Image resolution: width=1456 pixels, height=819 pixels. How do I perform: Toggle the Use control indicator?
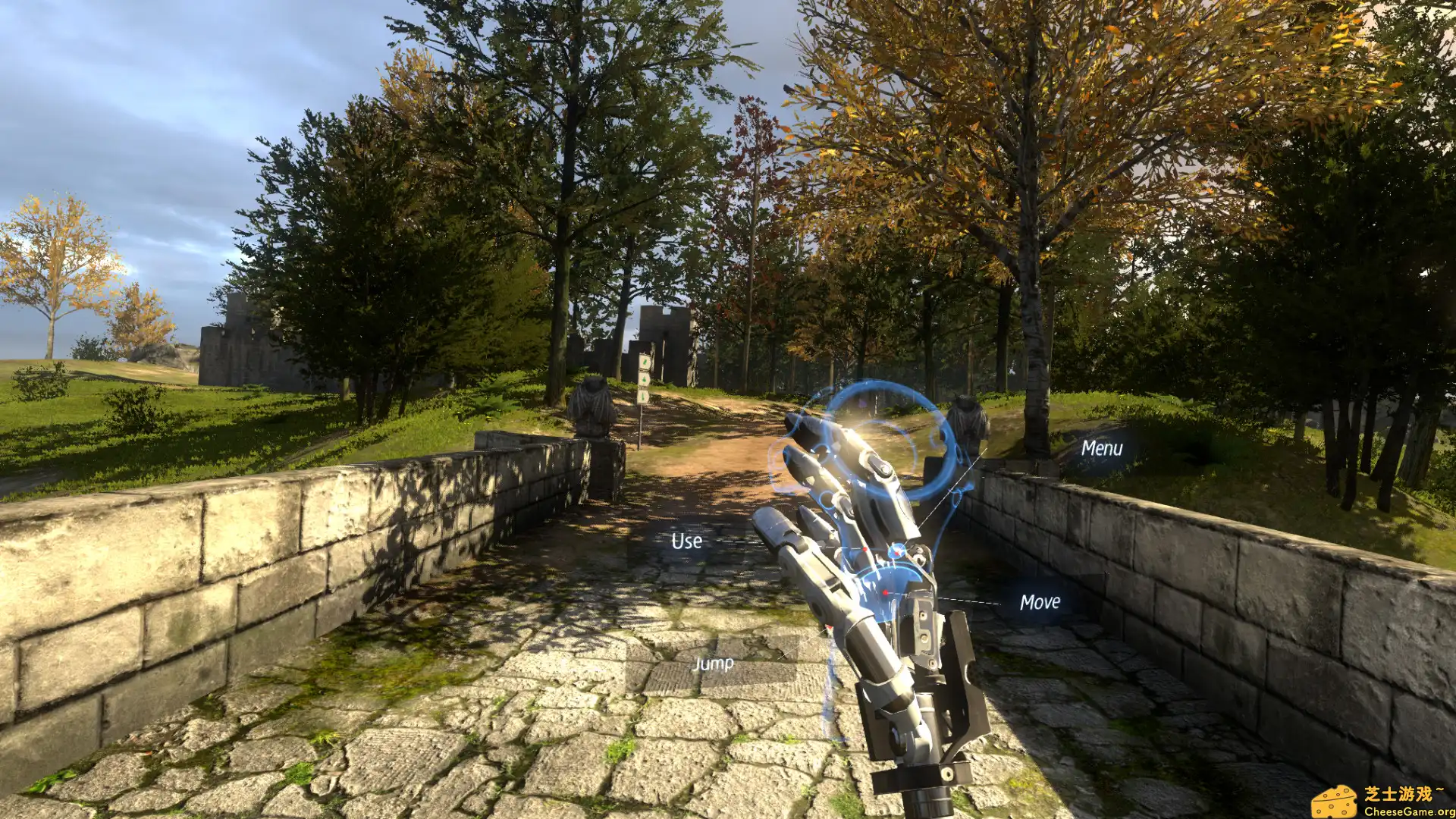(x=686, y=541)
